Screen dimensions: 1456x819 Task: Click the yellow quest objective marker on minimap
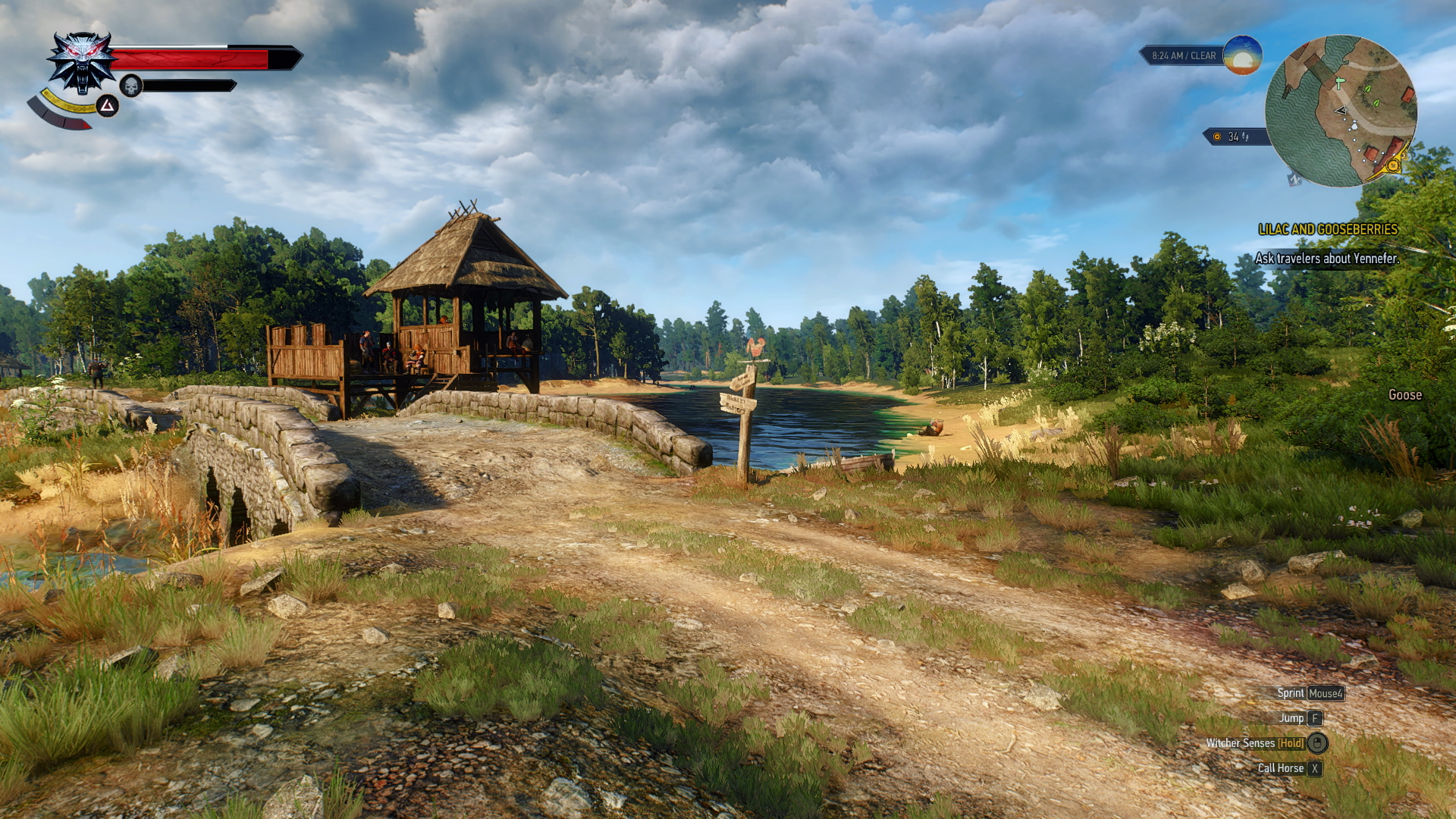(1392, 165)
